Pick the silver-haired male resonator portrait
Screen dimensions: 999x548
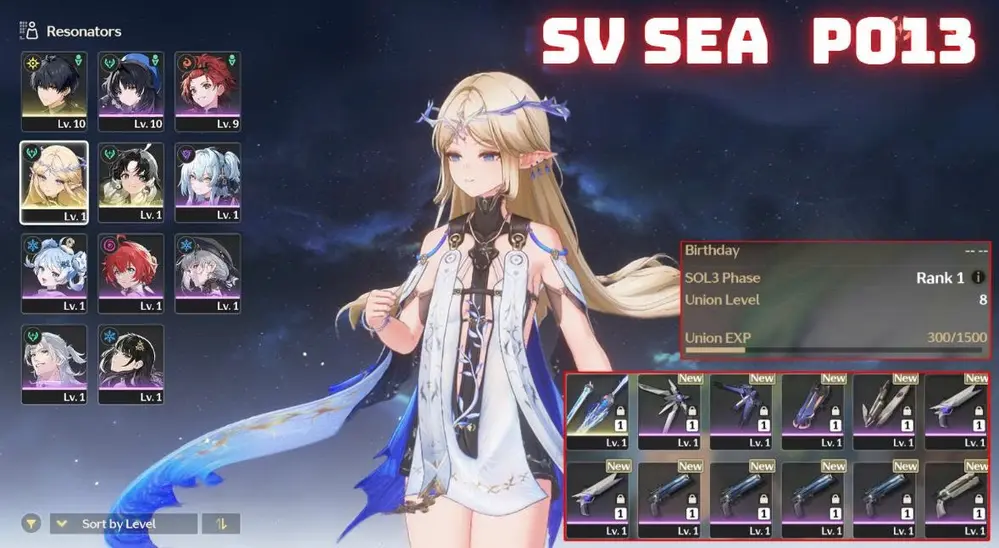pos(54,362)
